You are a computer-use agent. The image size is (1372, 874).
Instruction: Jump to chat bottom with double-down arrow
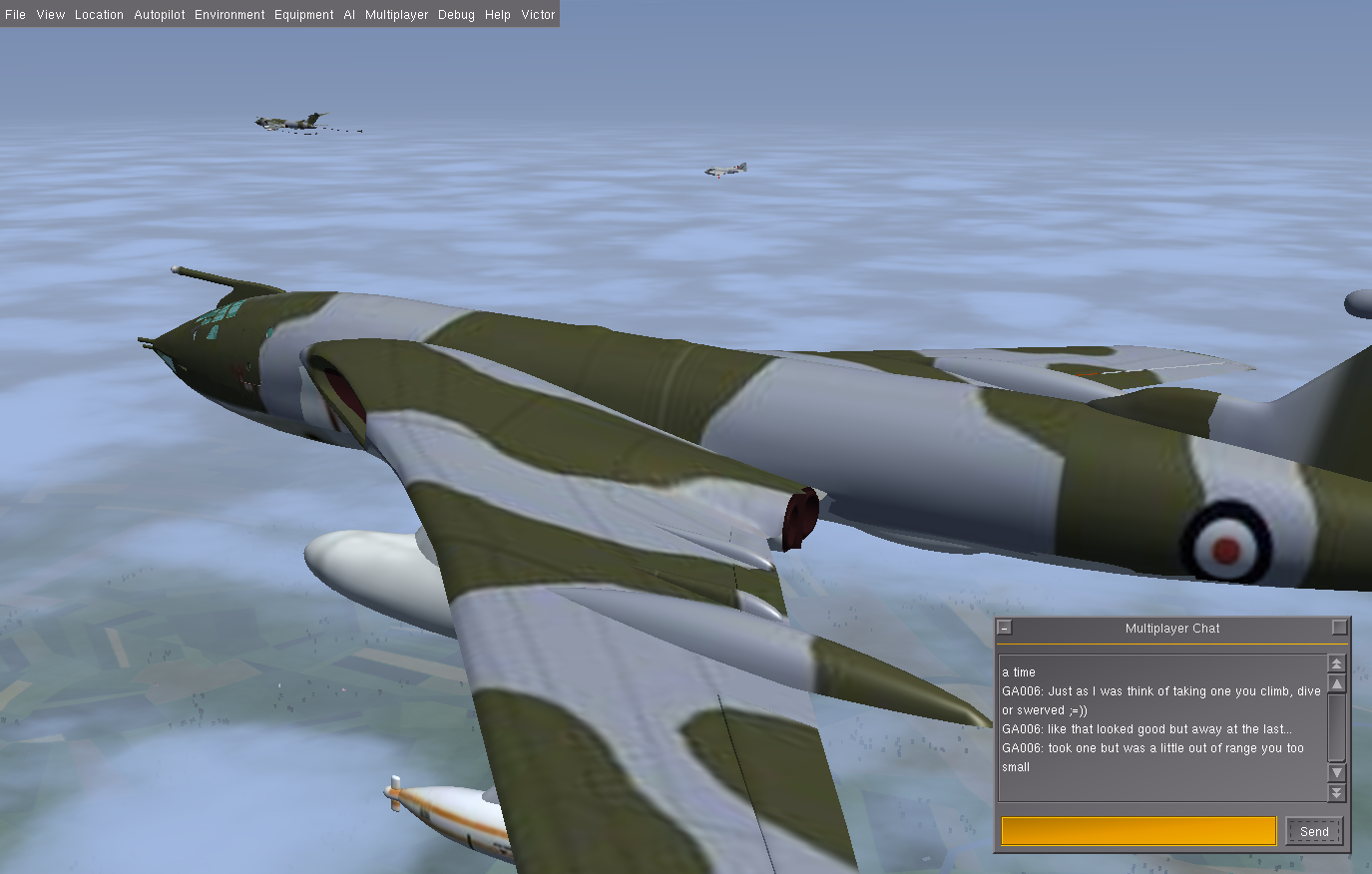click(1337, 792)
